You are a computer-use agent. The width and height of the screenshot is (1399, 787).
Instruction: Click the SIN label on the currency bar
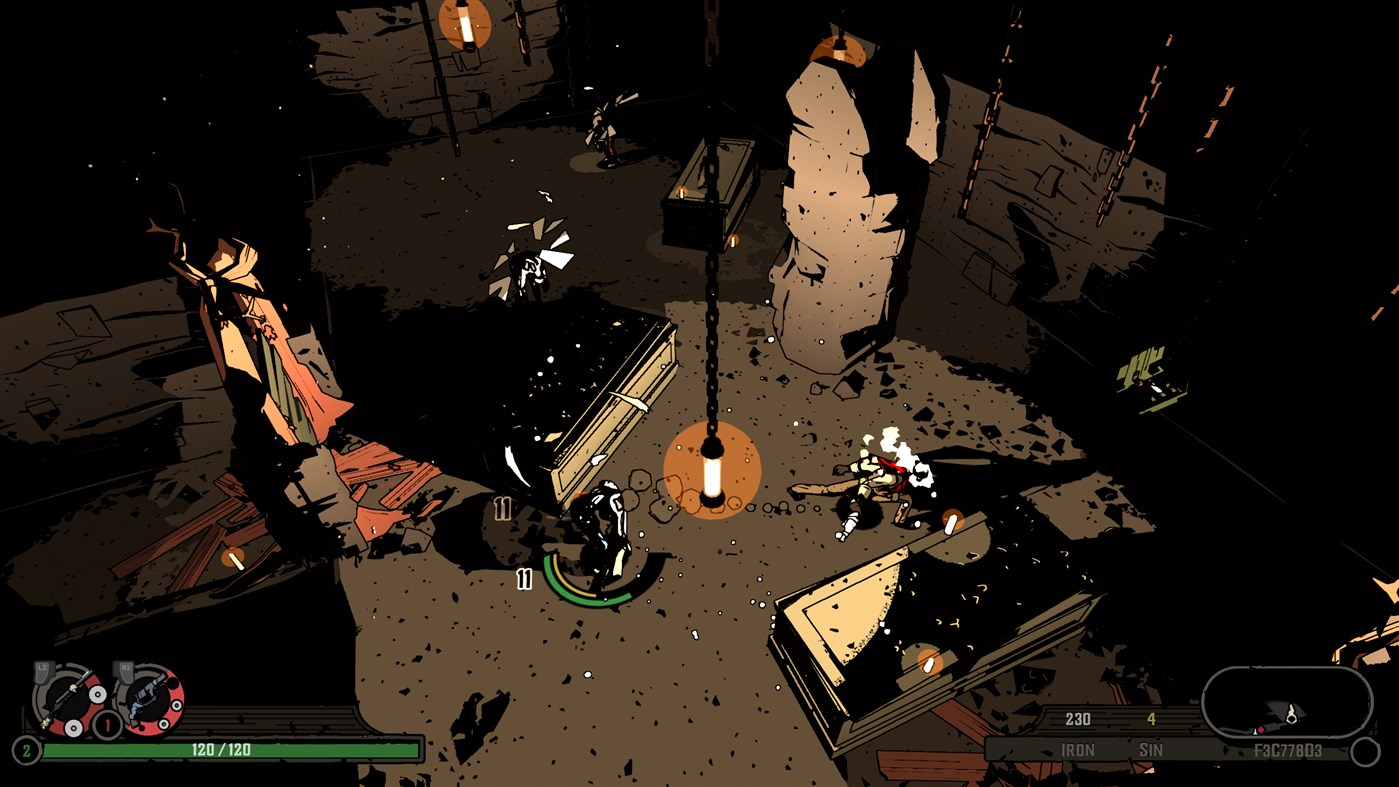point(1151,749)
